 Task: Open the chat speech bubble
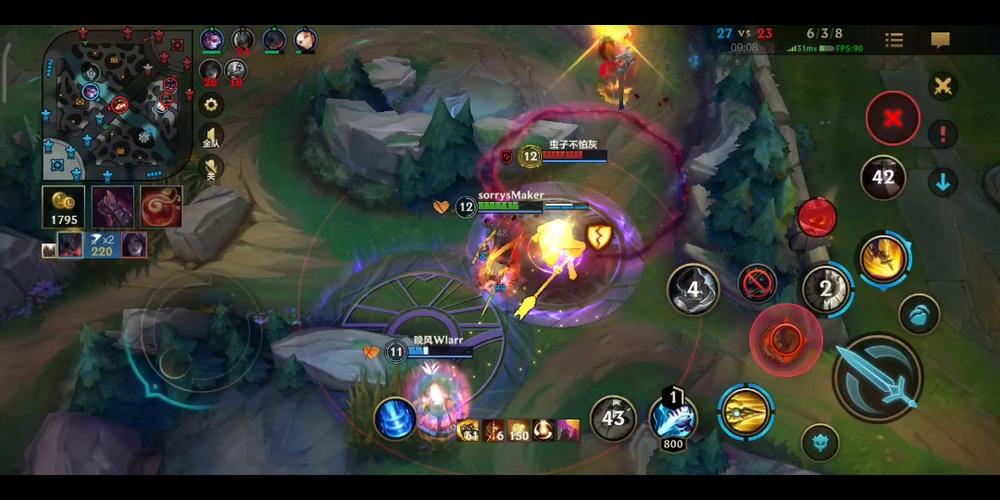[940, 41]
